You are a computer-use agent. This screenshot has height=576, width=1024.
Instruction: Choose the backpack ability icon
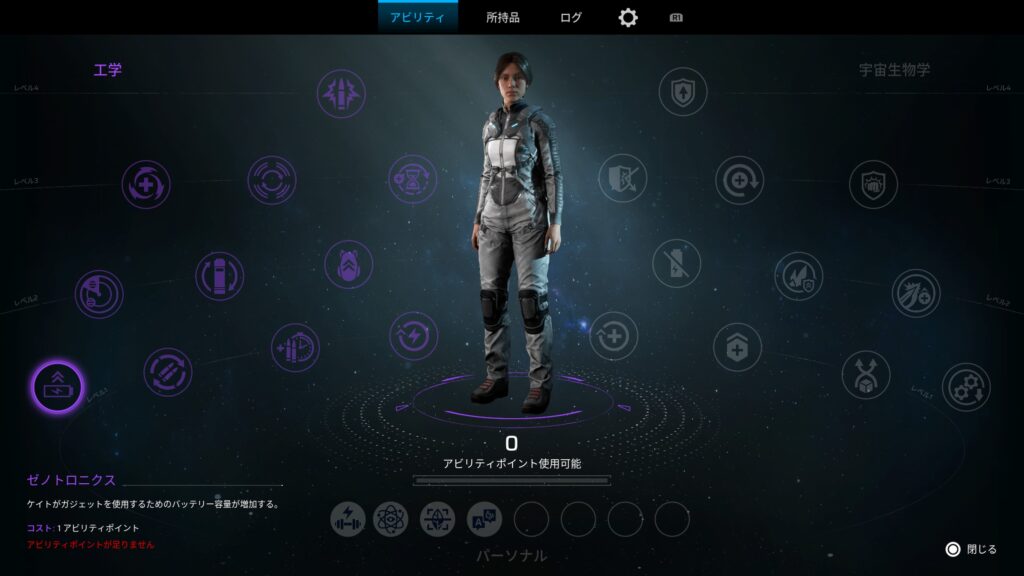[348, 264]
